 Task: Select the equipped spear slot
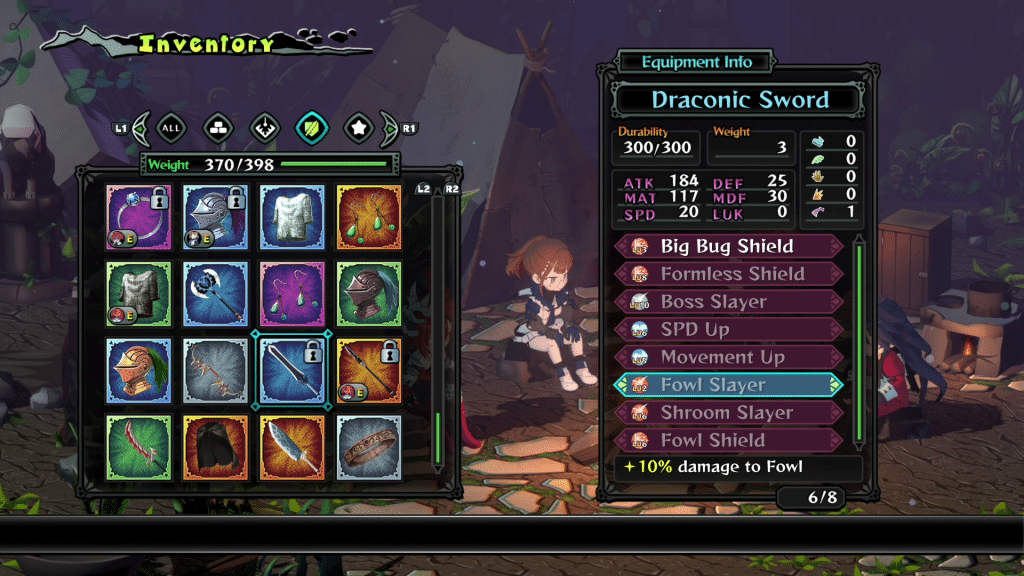point(369,370)
